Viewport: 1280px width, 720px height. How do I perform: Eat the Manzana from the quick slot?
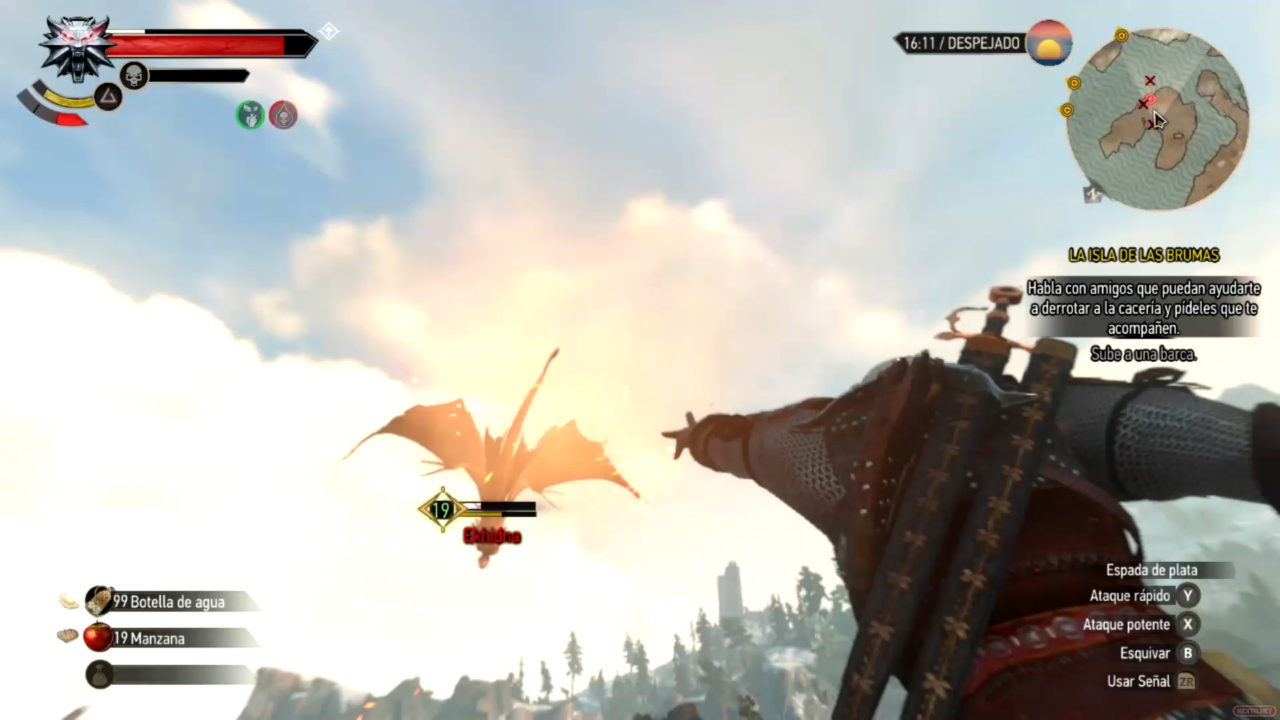pos(99,637)
